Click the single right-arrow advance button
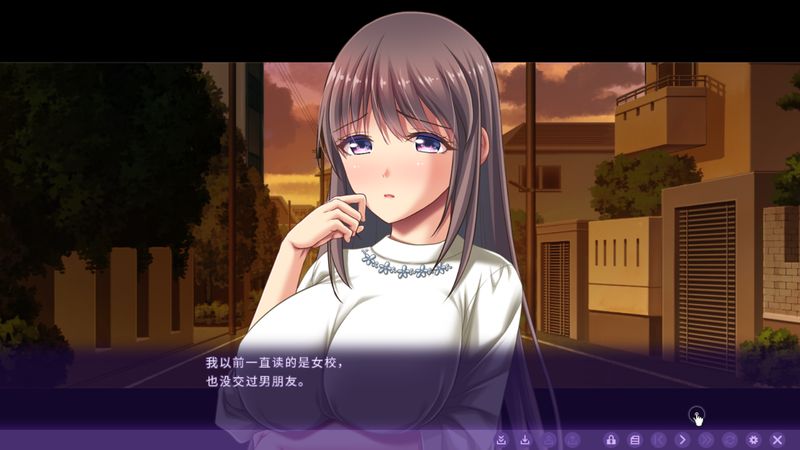The image size is (800, 450). (682, 439)
